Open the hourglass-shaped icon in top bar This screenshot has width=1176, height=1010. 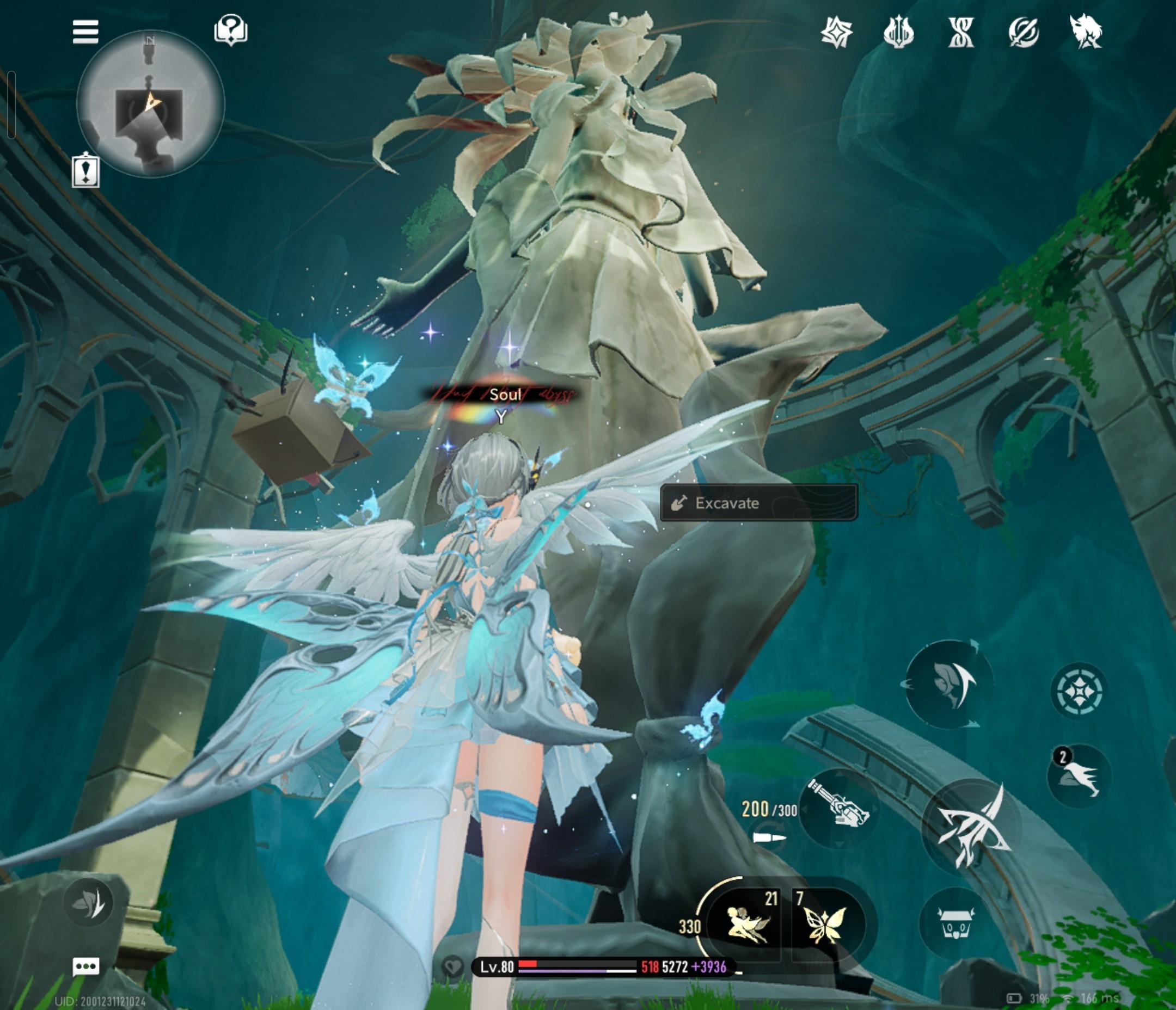coord(961,32)
